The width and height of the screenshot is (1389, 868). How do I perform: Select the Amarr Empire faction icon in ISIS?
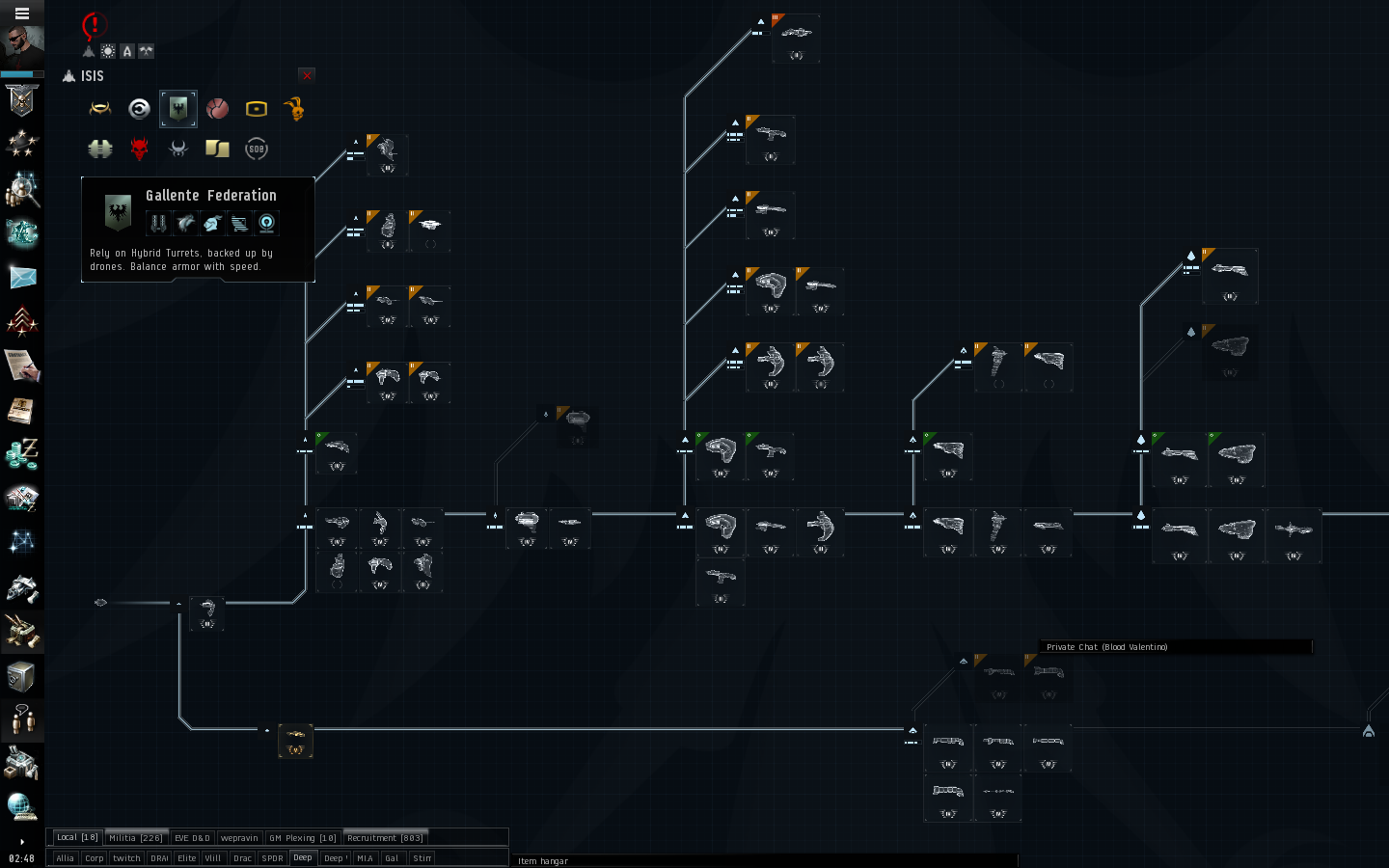coord(100,108)
